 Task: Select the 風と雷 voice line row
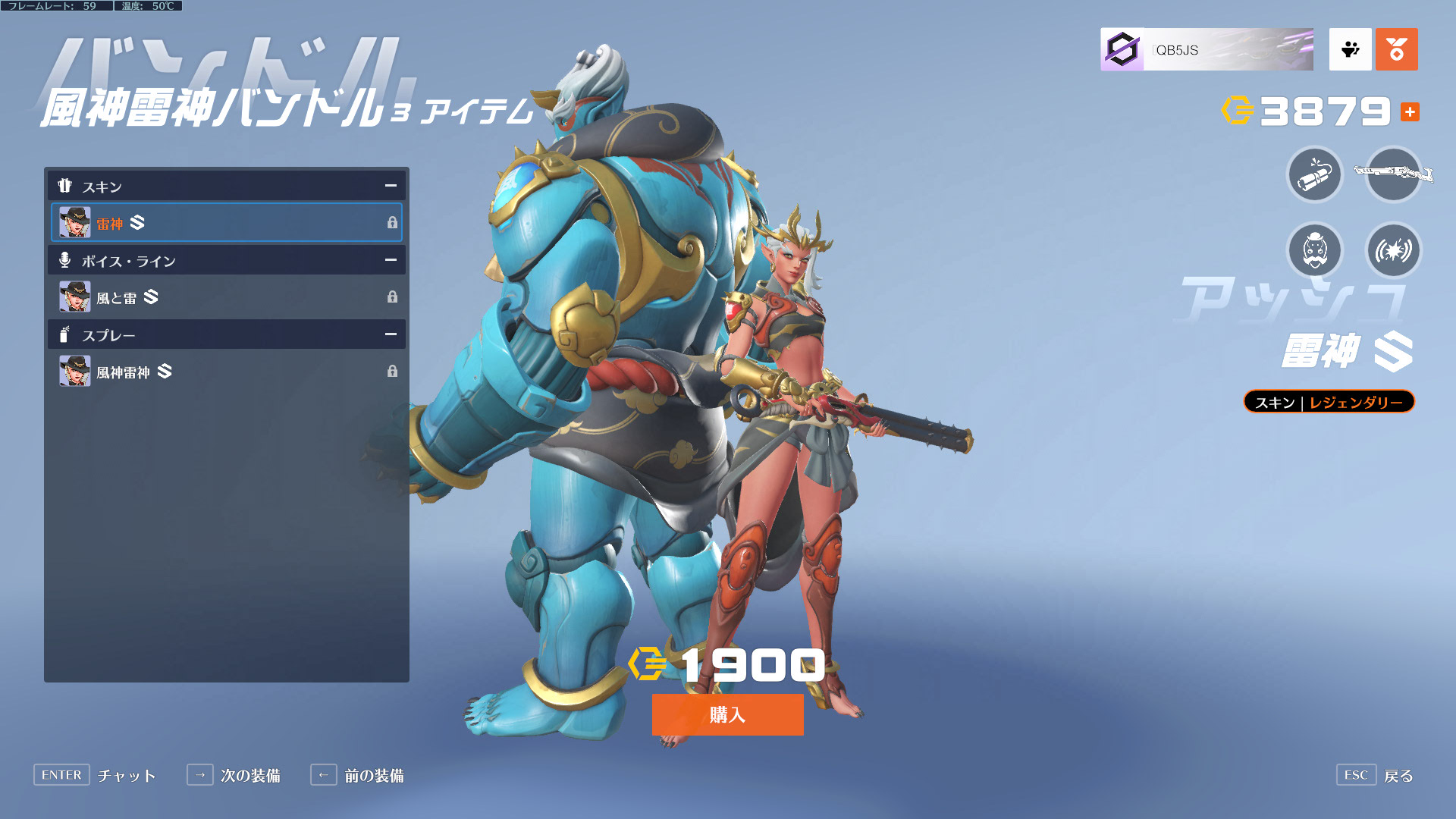(226, 297)
